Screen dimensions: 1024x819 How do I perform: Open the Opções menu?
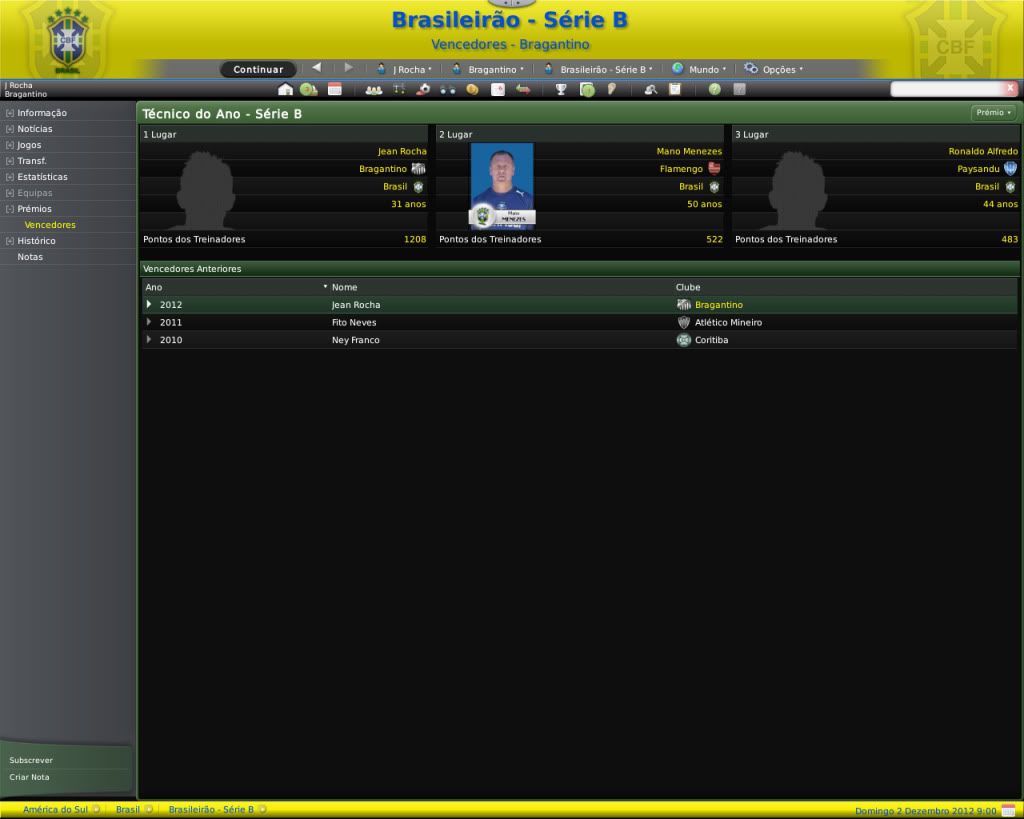(x=774, y=70)
